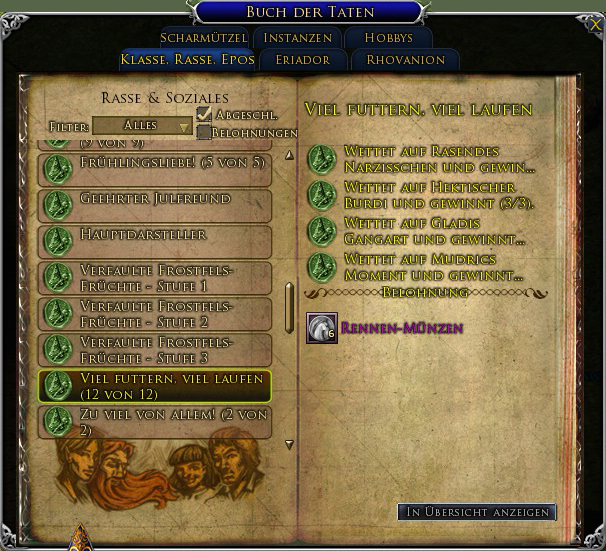This screenshot has width=606, height=551.
Task: Select Verfaulte Frostfels-Früchte Stufe 2
Action: pyautogui.click(x=155, y=313)
